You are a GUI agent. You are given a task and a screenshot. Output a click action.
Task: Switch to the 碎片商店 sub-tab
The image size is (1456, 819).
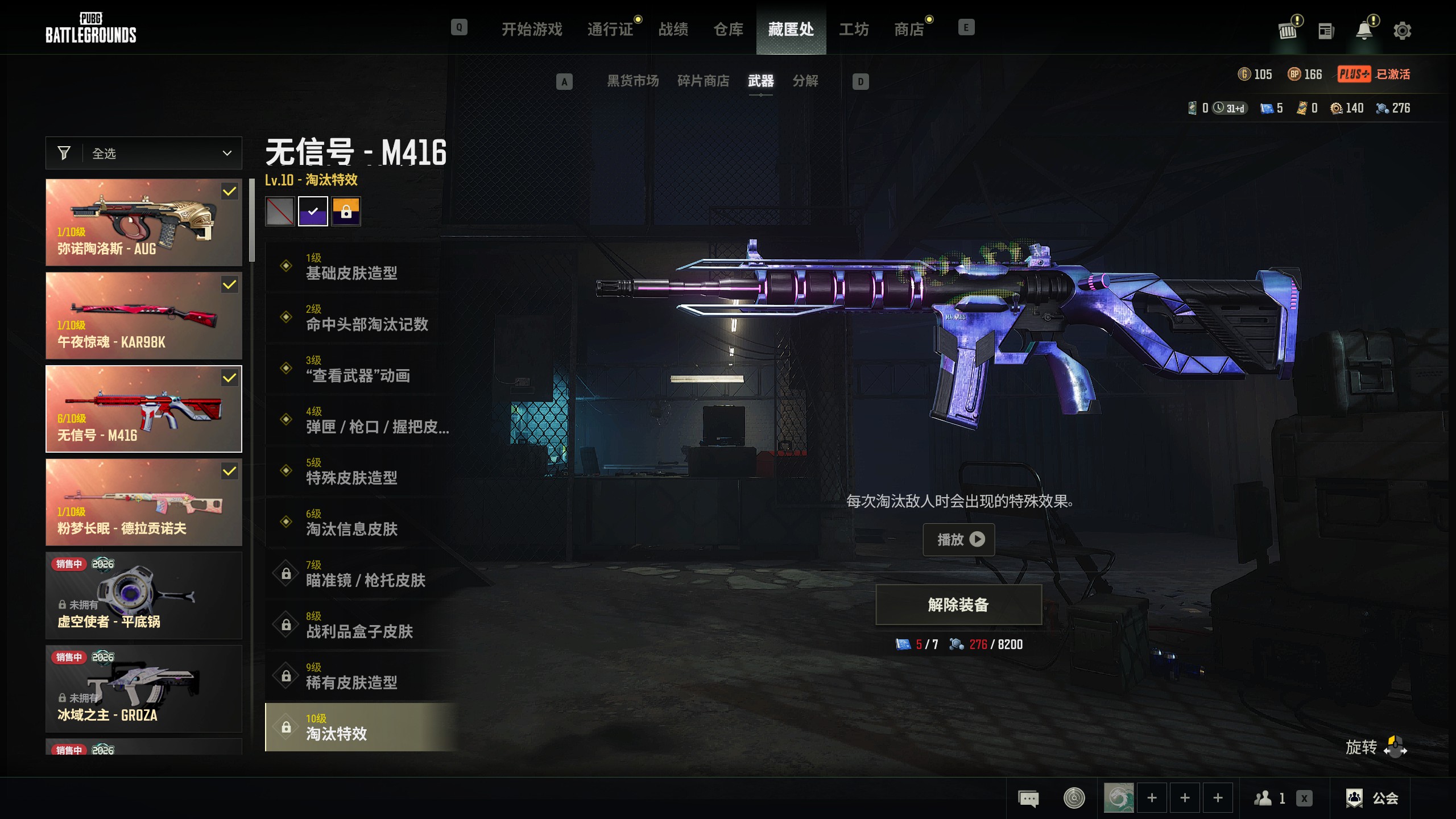[x=703, y=81]
